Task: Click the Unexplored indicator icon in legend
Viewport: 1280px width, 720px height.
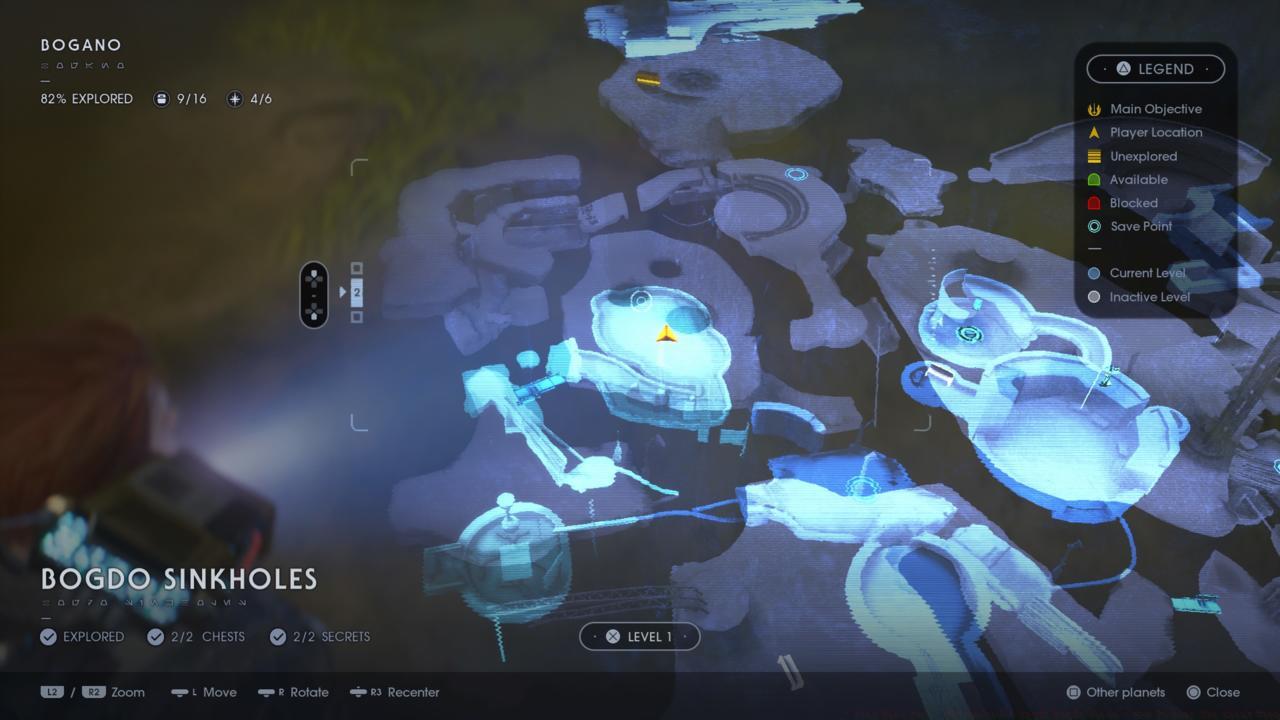Action: click(1095, 156)
